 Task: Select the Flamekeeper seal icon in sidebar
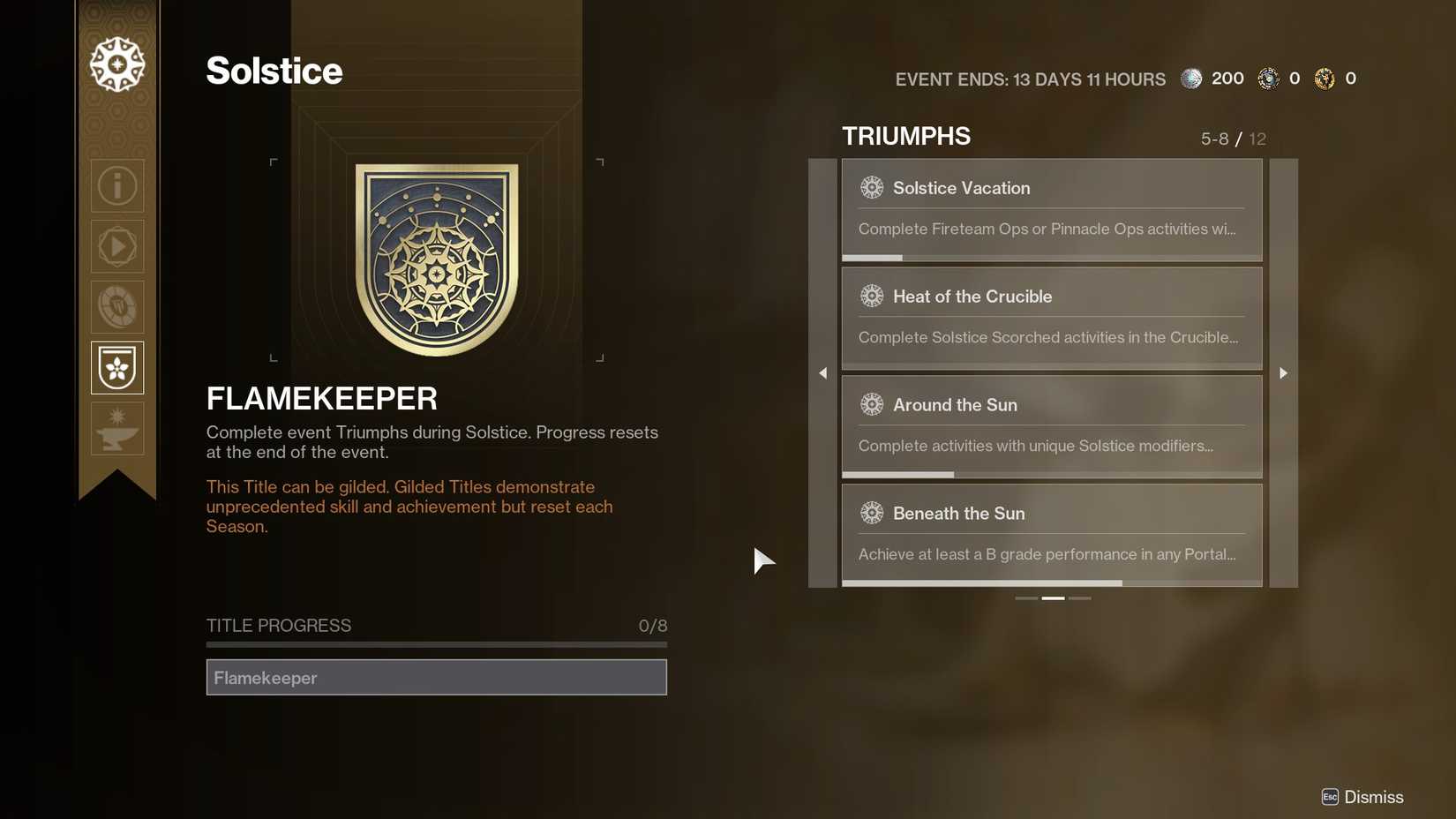(x=116, y=367)
